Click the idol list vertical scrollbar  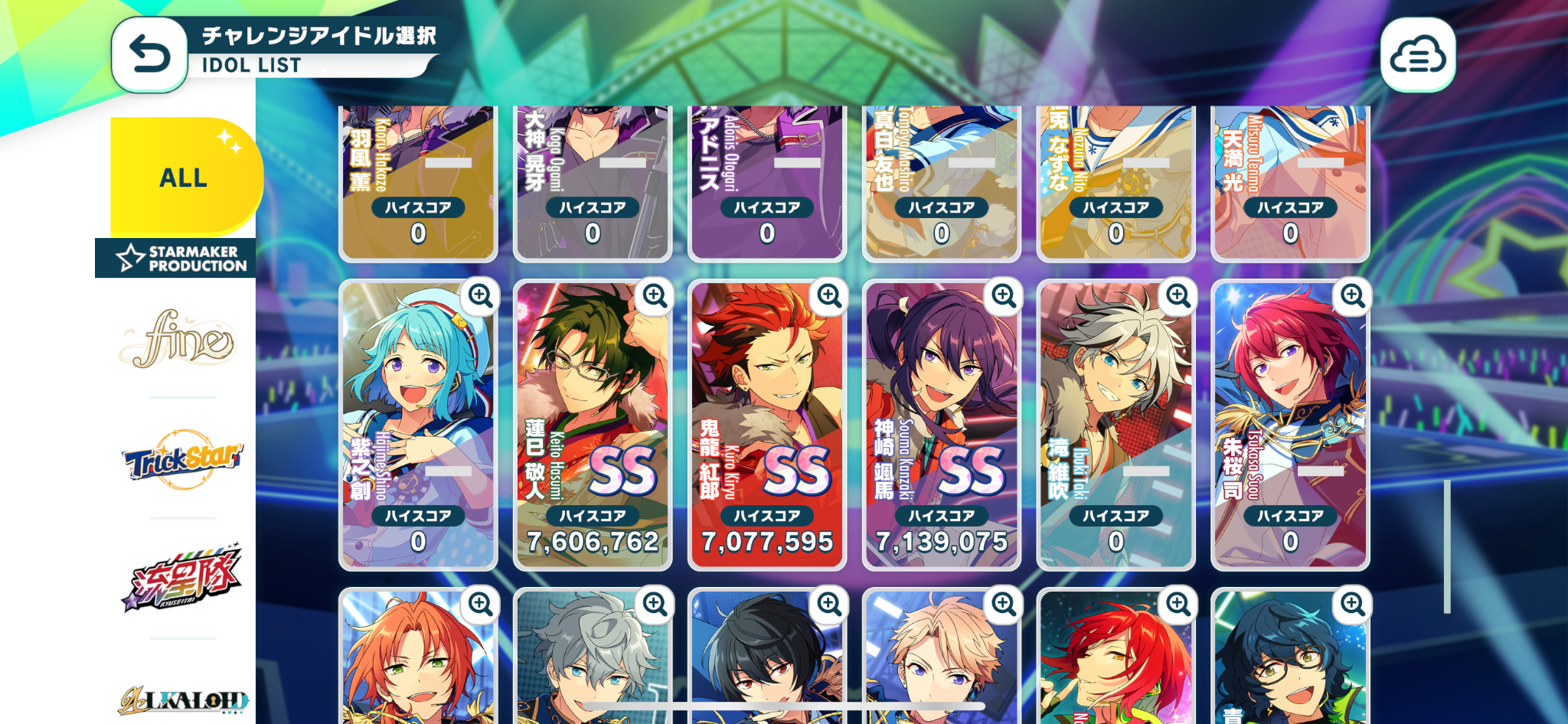[1447, 546]
